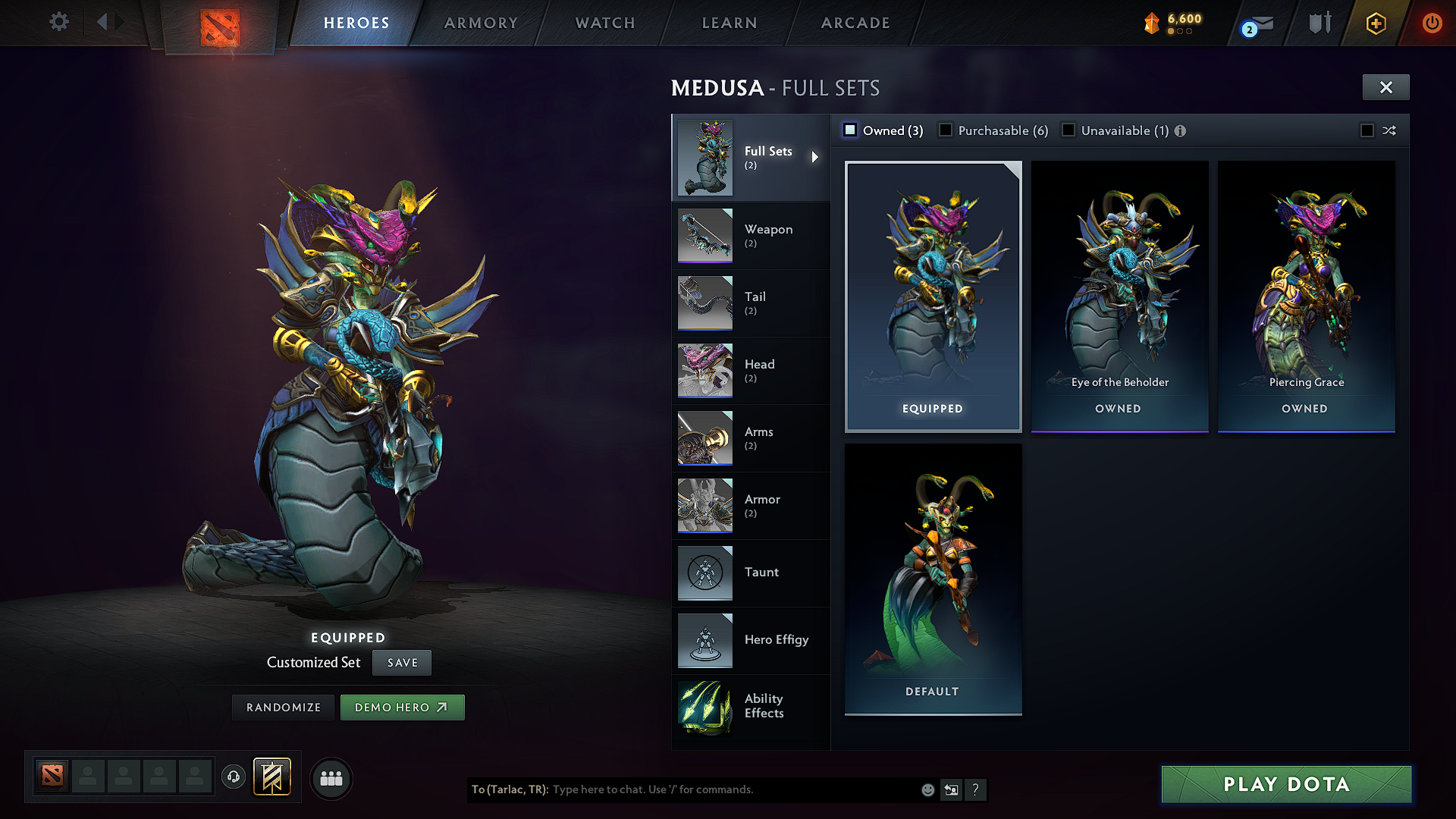Choose the Tail item slot
This screenshot has width=1456, height=819.
click(750, 303)
